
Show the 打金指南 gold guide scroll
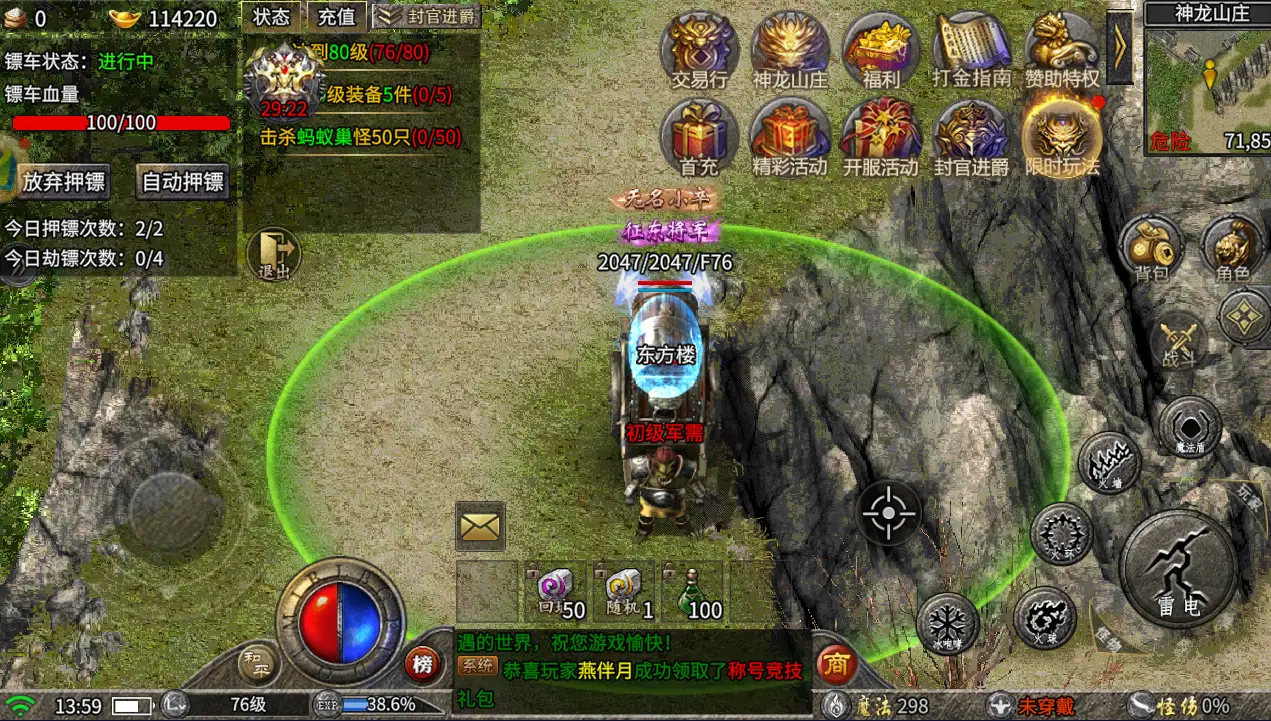pyautogui.click(x=971, y=48)
